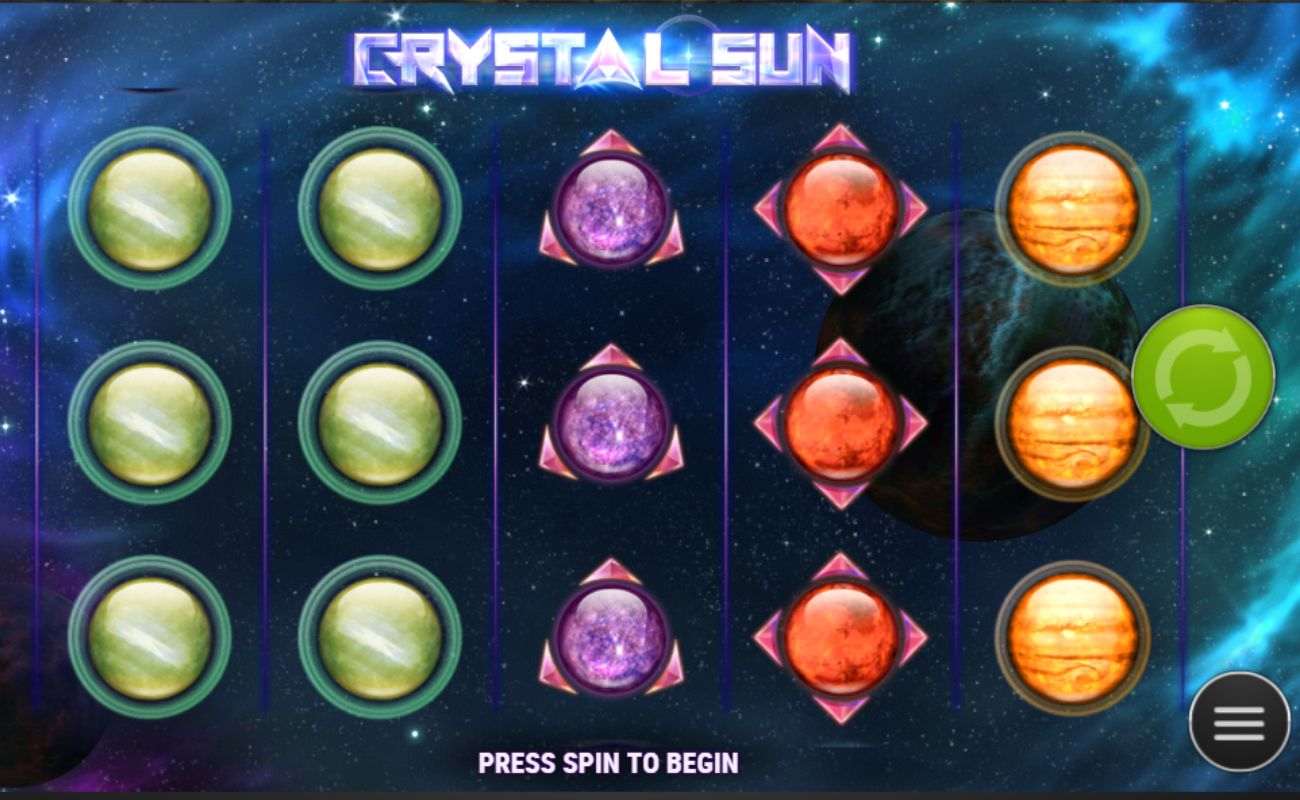The image size is (1300, 800).
Task: Click the PRESS SPIN TO BEGIN text
Action: click(609, 762)
